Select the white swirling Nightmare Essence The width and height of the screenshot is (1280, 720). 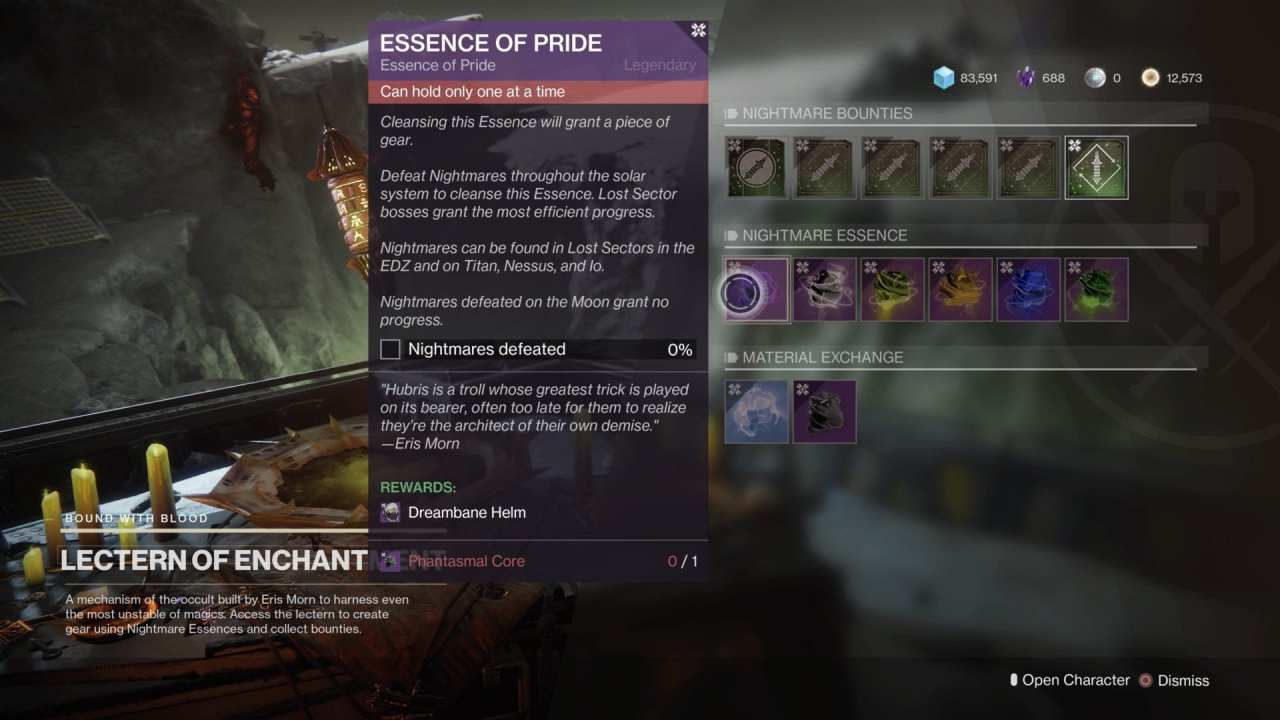(x=824, y=290)
